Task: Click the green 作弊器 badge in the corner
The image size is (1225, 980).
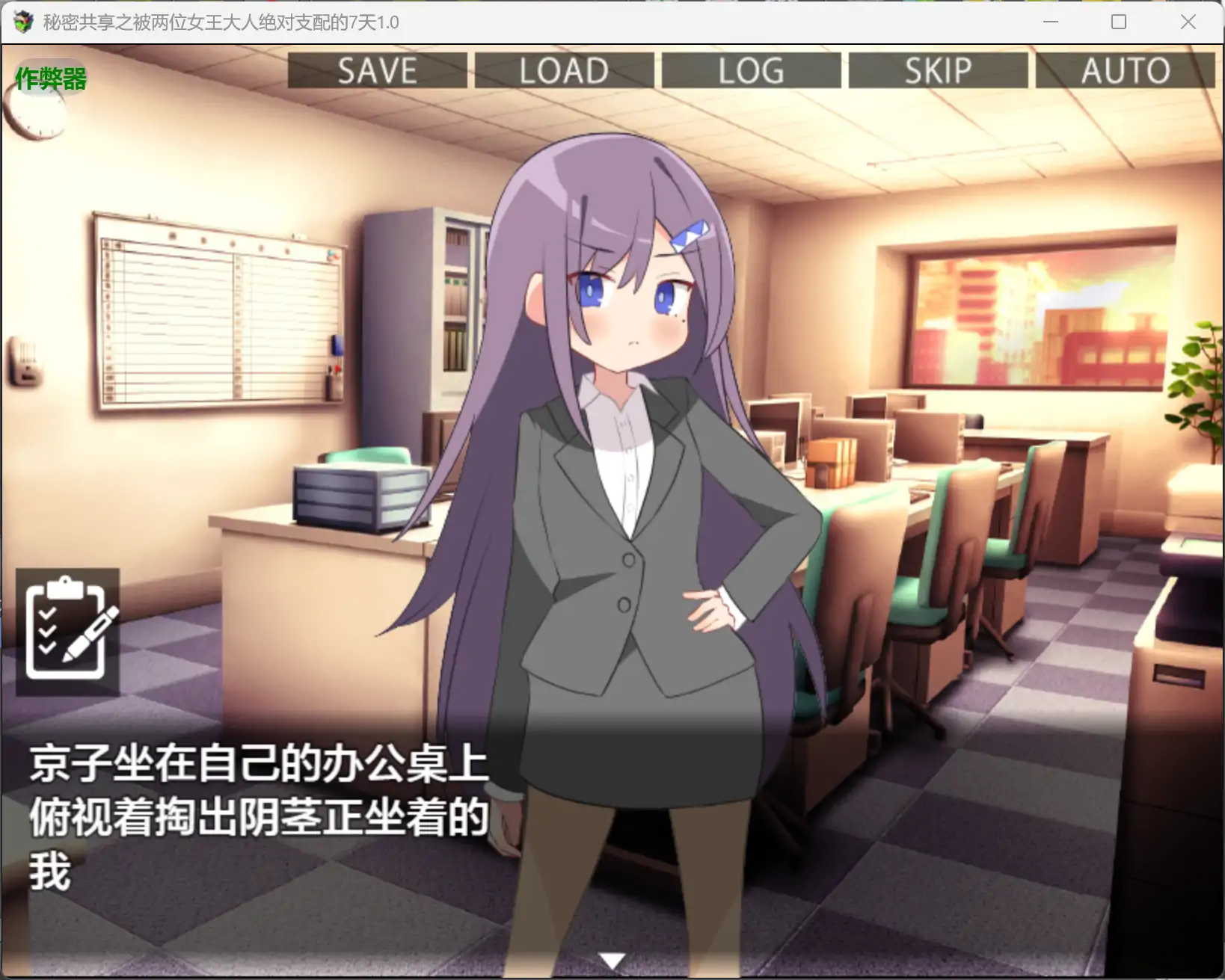Action: point(50,78)
